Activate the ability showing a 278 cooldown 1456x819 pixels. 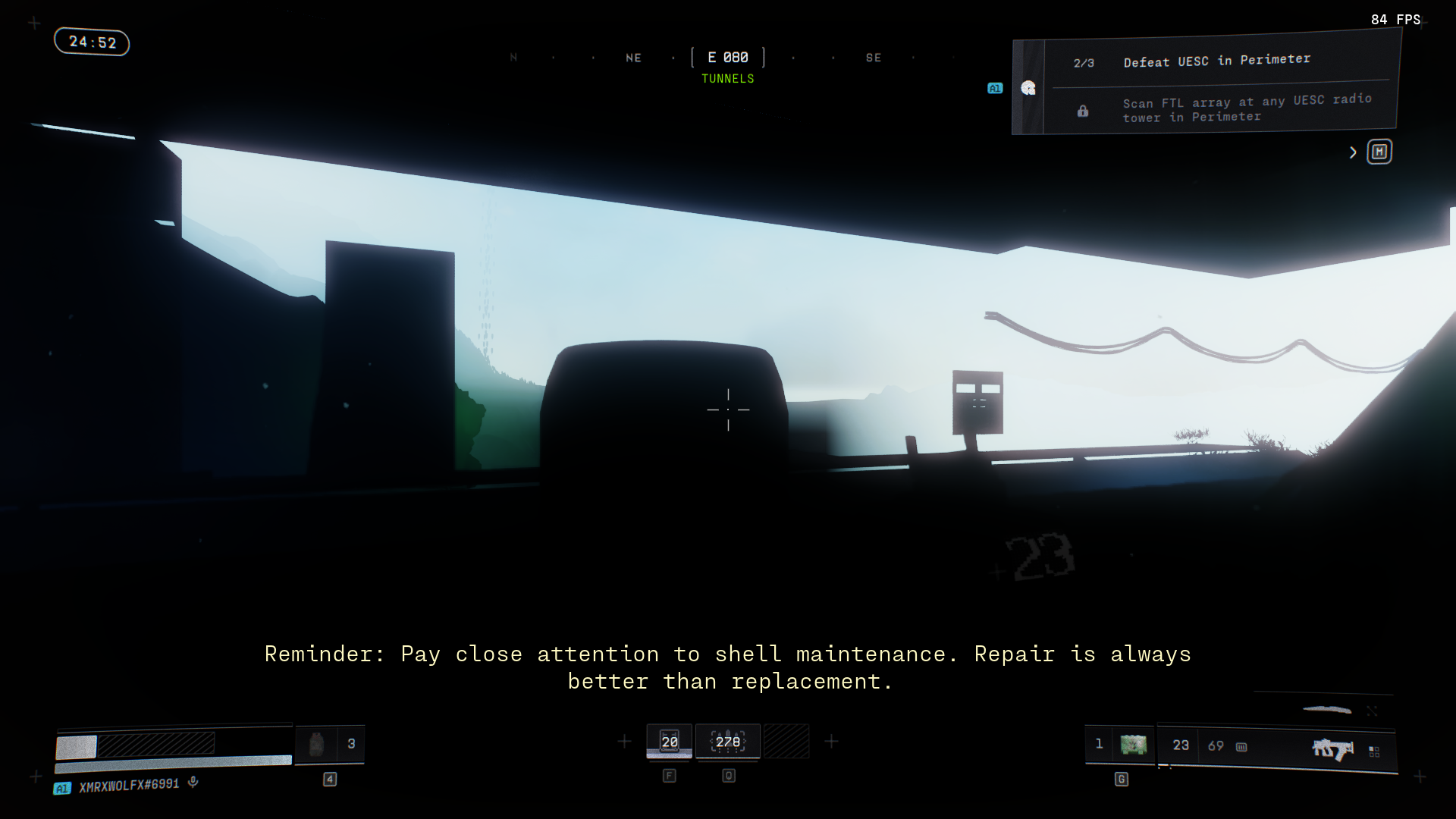pos(728,742)
